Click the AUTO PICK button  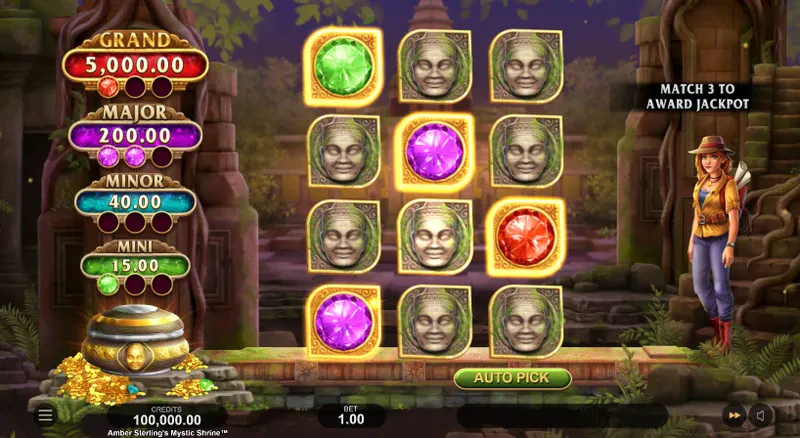pos(512,378)
